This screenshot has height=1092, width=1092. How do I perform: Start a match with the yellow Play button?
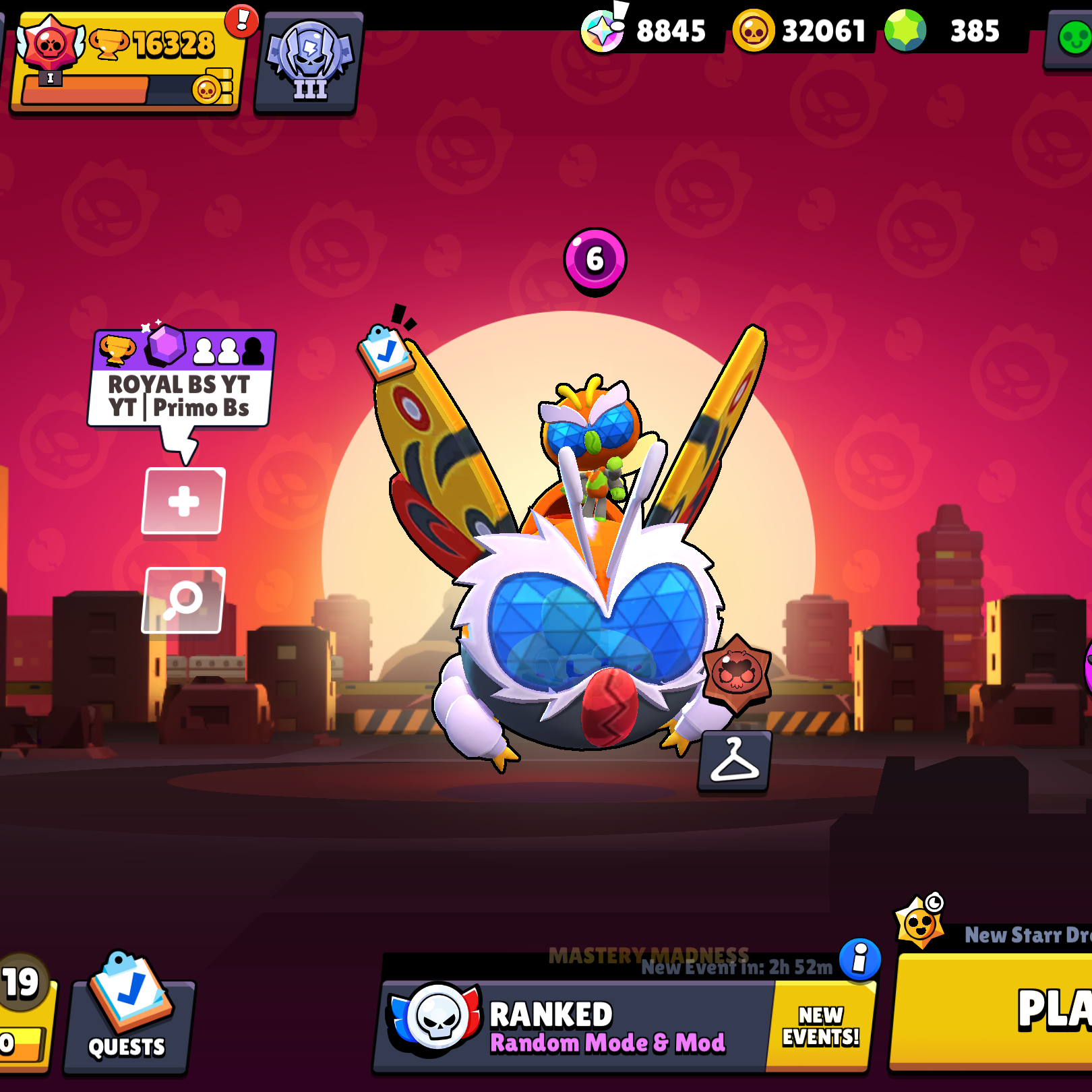(998, 1011)
